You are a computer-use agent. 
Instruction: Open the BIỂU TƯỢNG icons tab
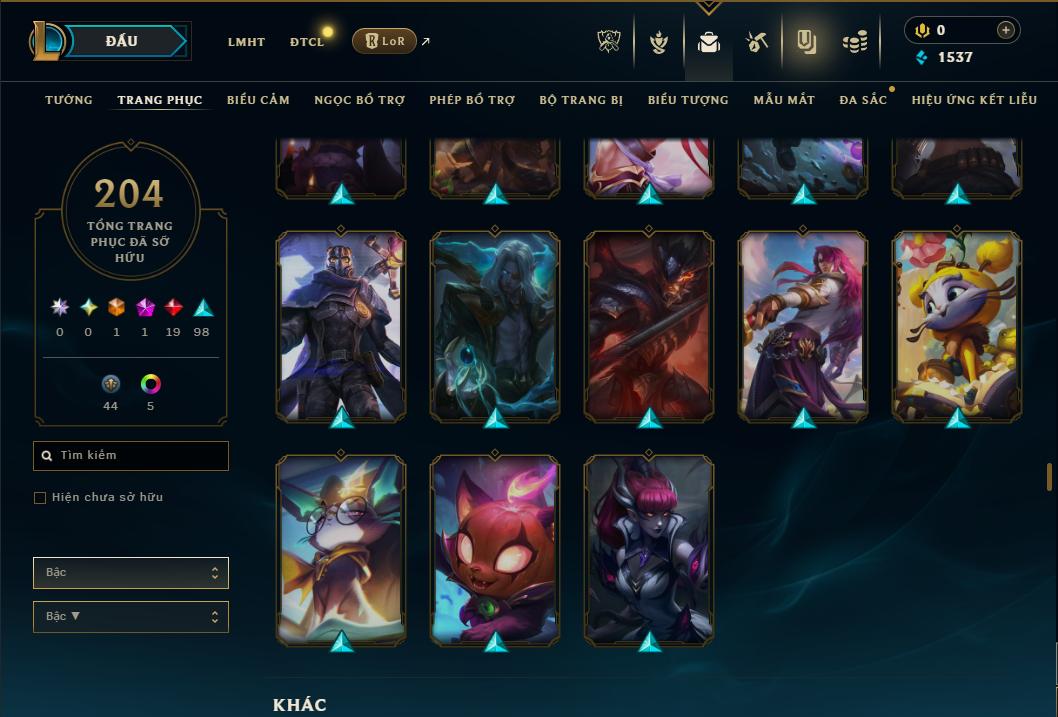(688, 100)
